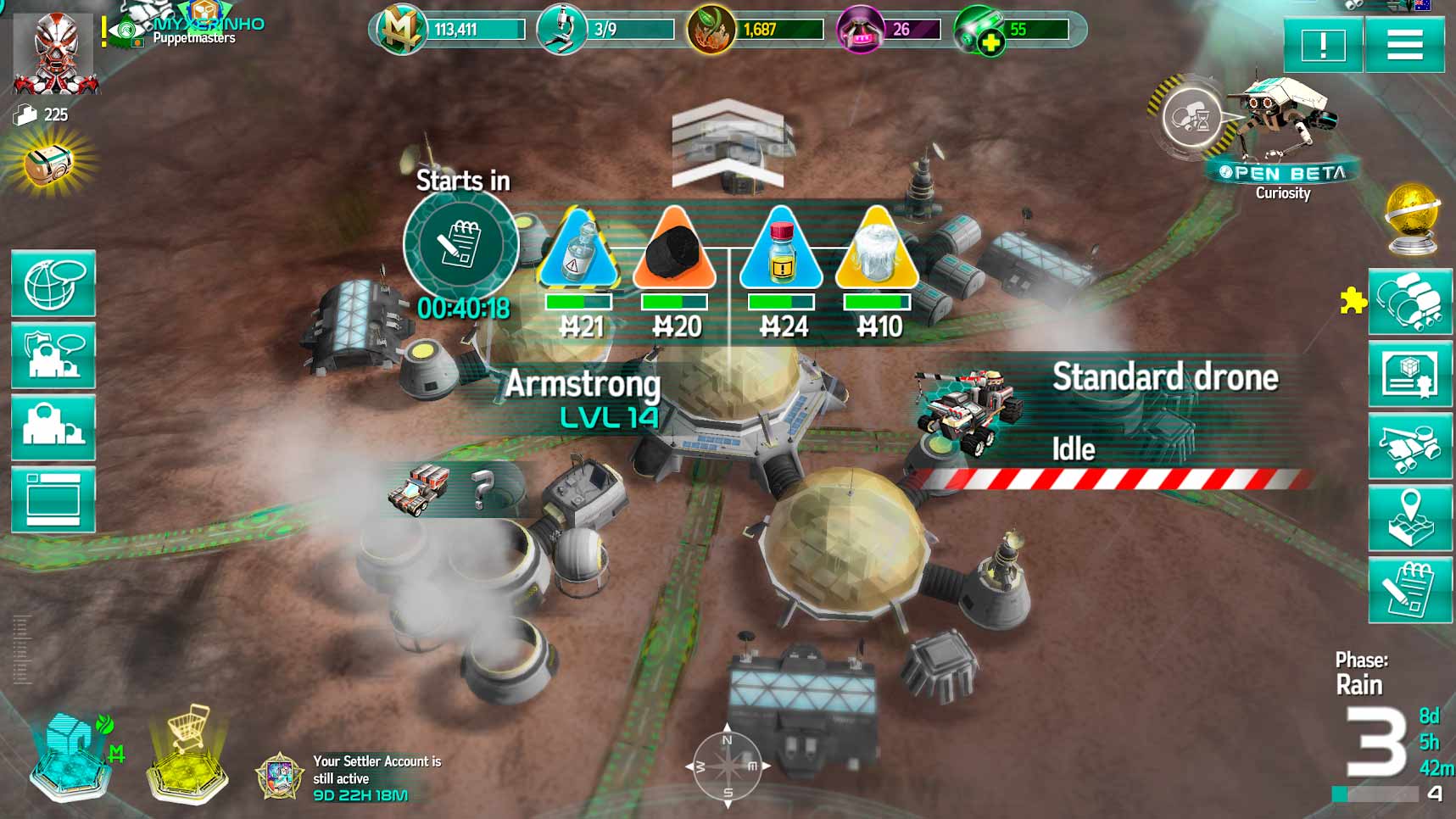Select the Standard drone panel
Image resolution: width=1456 pixels, height=819 pixels.
tap(1111, 417)
